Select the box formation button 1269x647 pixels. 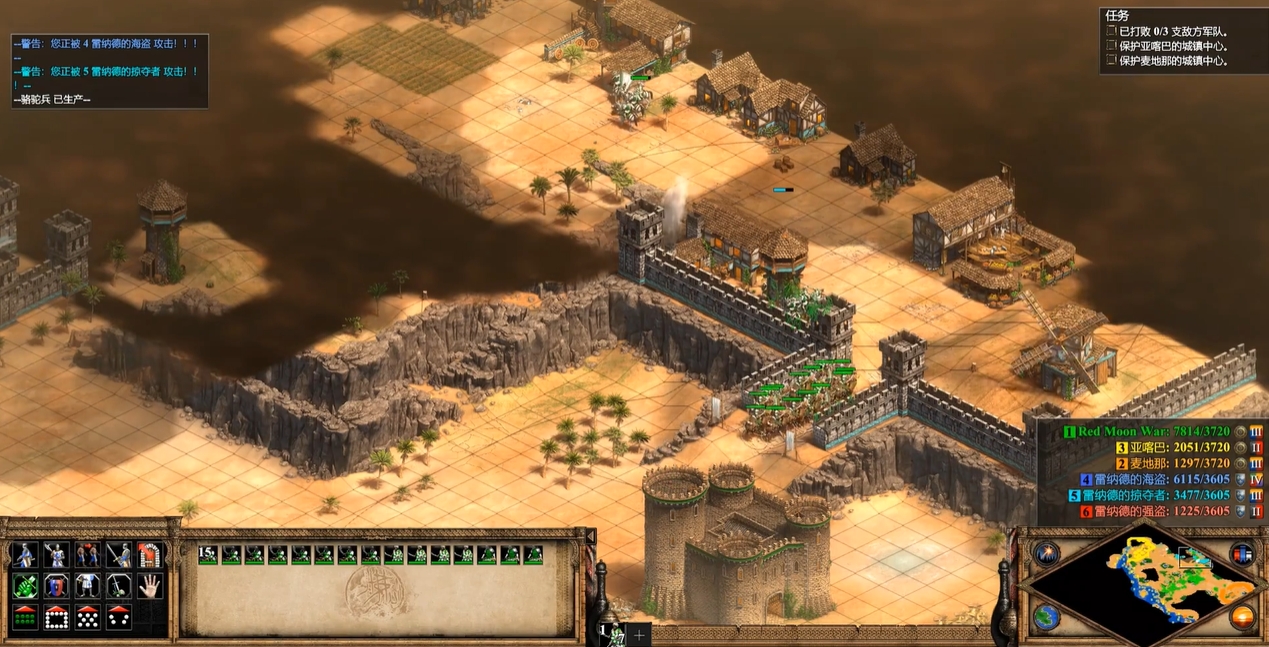56,617
